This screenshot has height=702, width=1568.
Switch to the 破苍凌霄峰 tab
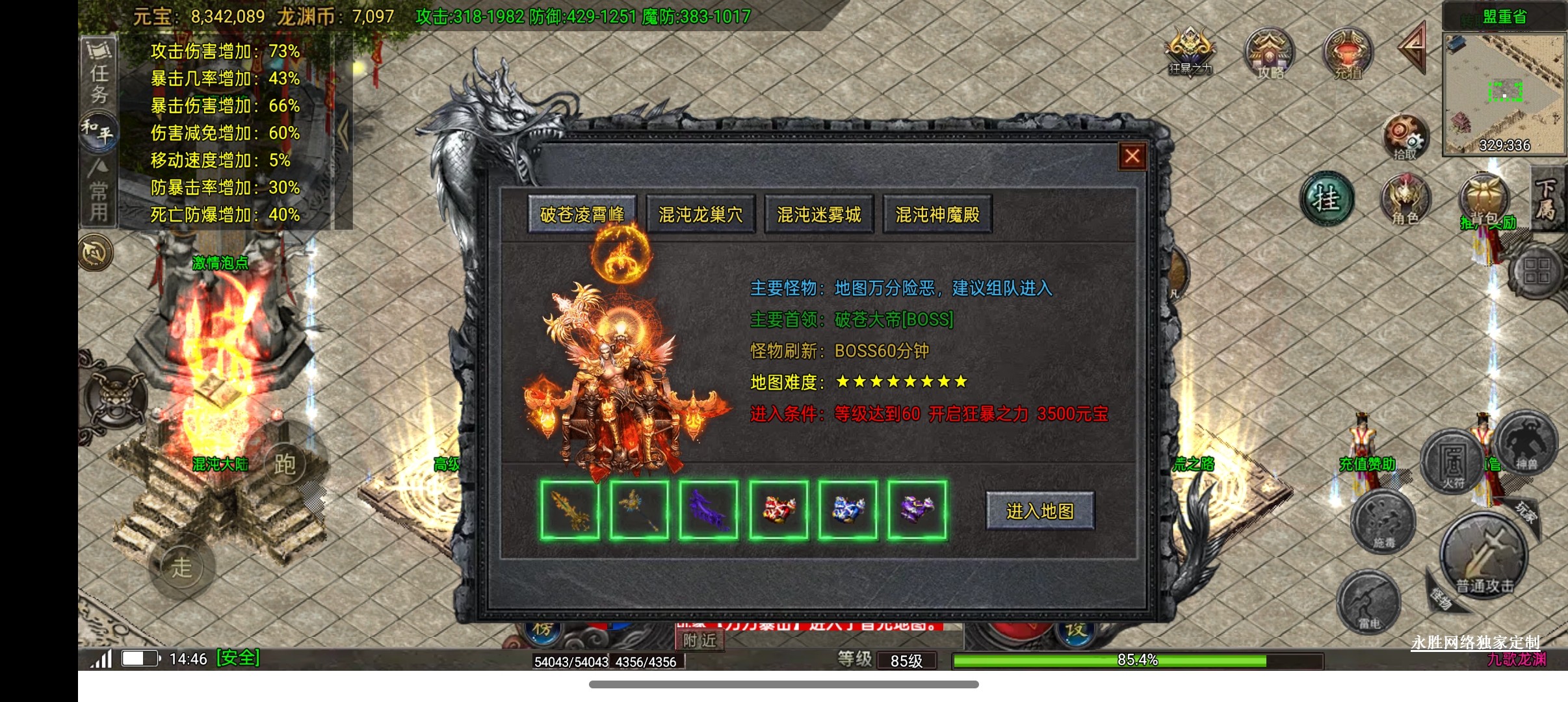tap(582, 214)
